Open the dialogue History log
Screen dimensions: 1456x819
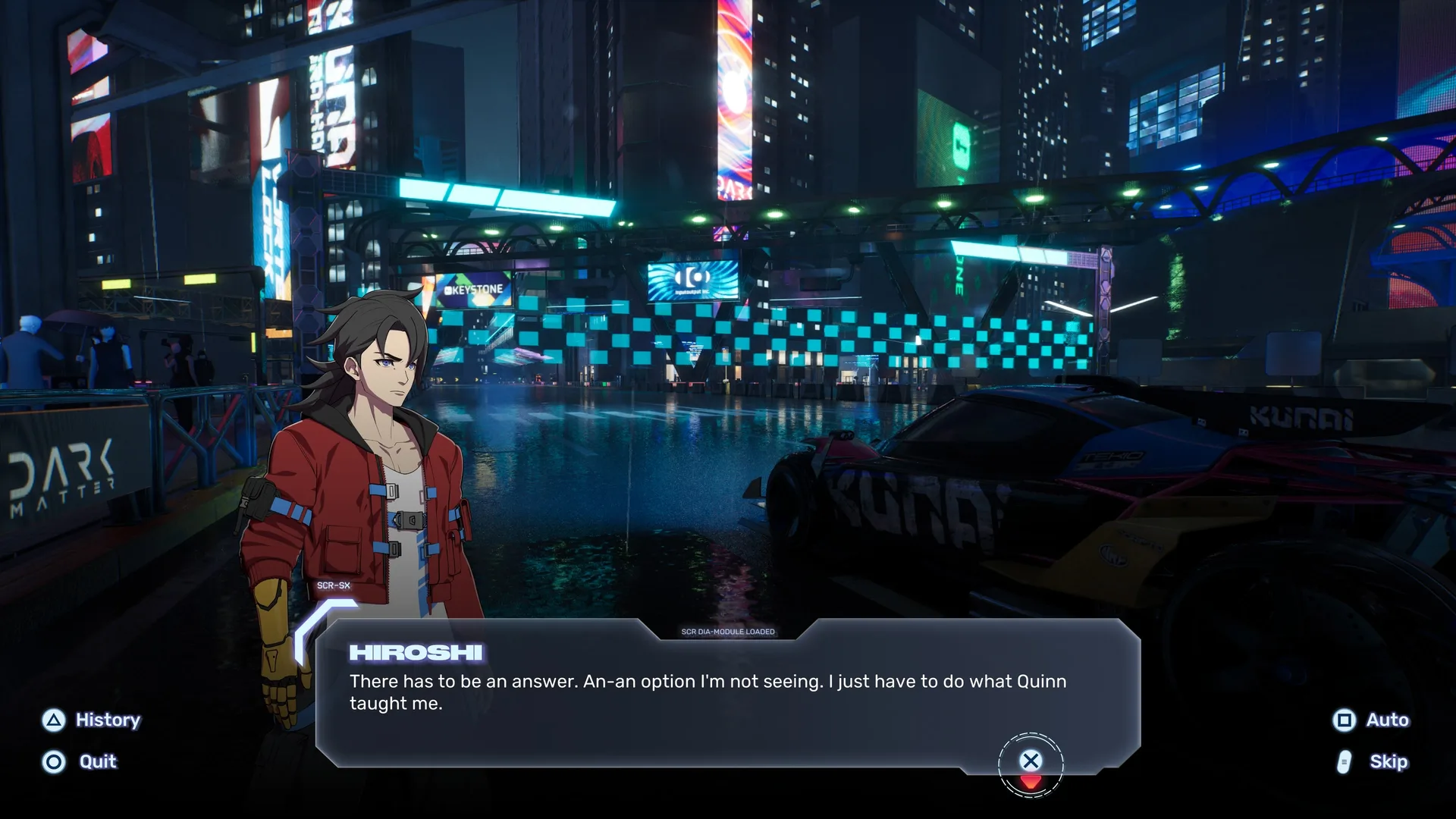92,720
